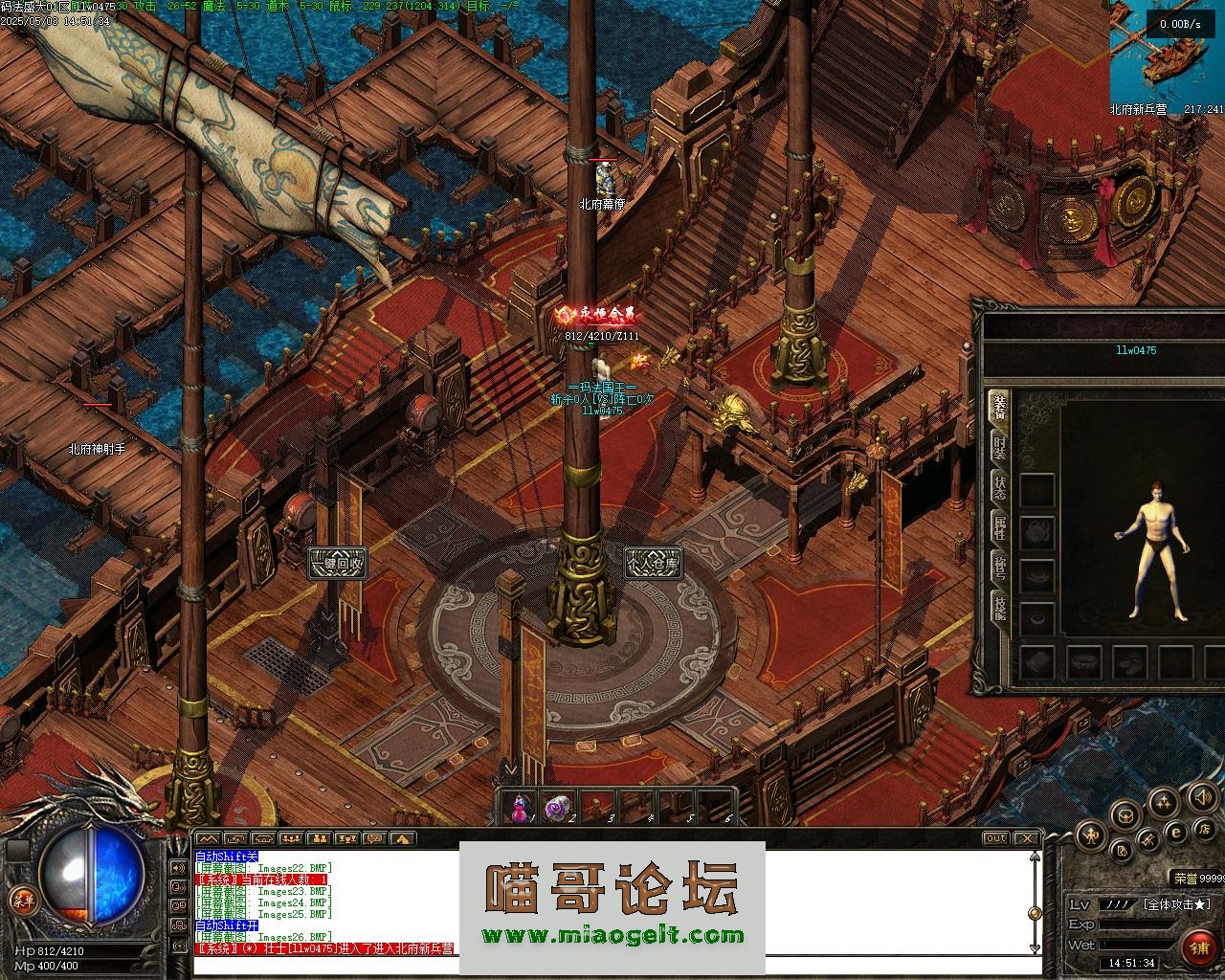Use the red potion in hotbar slot 1
The height and width of the screenshot is (980, 1225).
click(519, 809)
